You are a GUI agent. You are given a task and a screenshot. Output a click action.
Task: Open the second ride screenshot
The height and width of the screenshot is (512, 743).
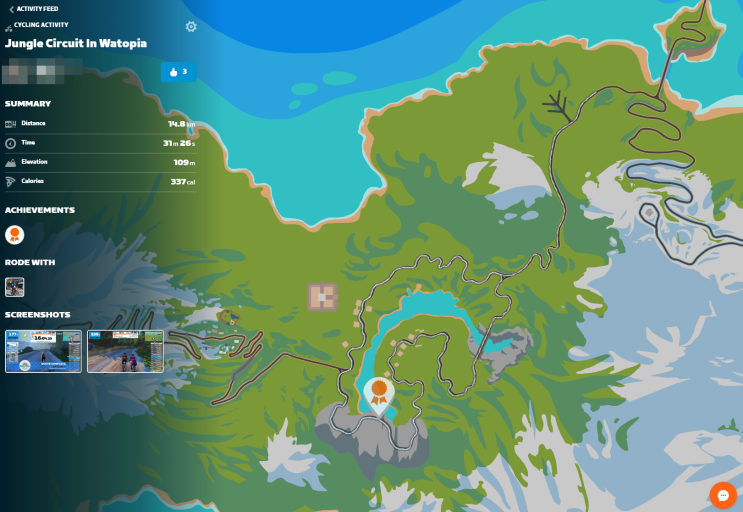pos(125,351)
